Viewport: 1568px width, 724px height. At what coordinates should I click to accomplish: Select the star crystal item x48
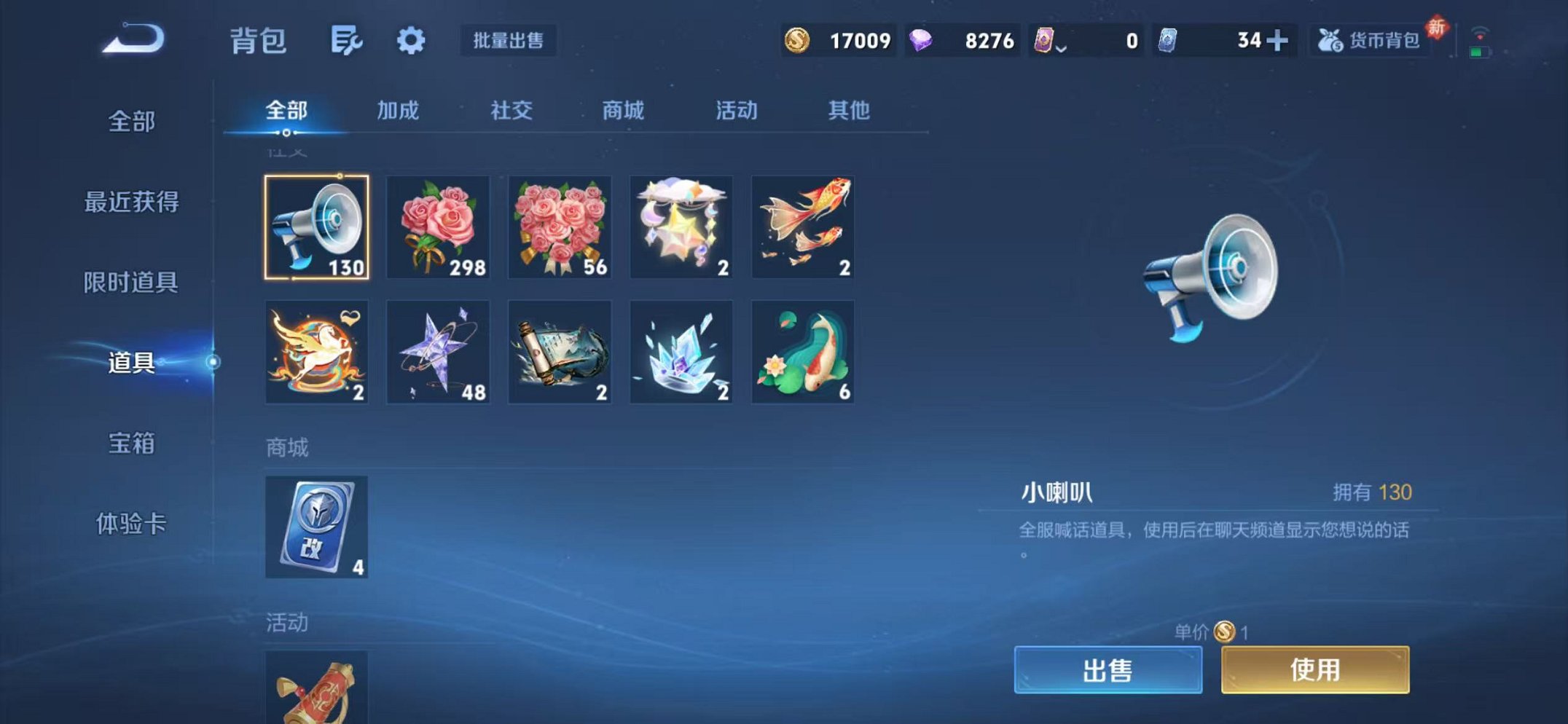(438, 352)
